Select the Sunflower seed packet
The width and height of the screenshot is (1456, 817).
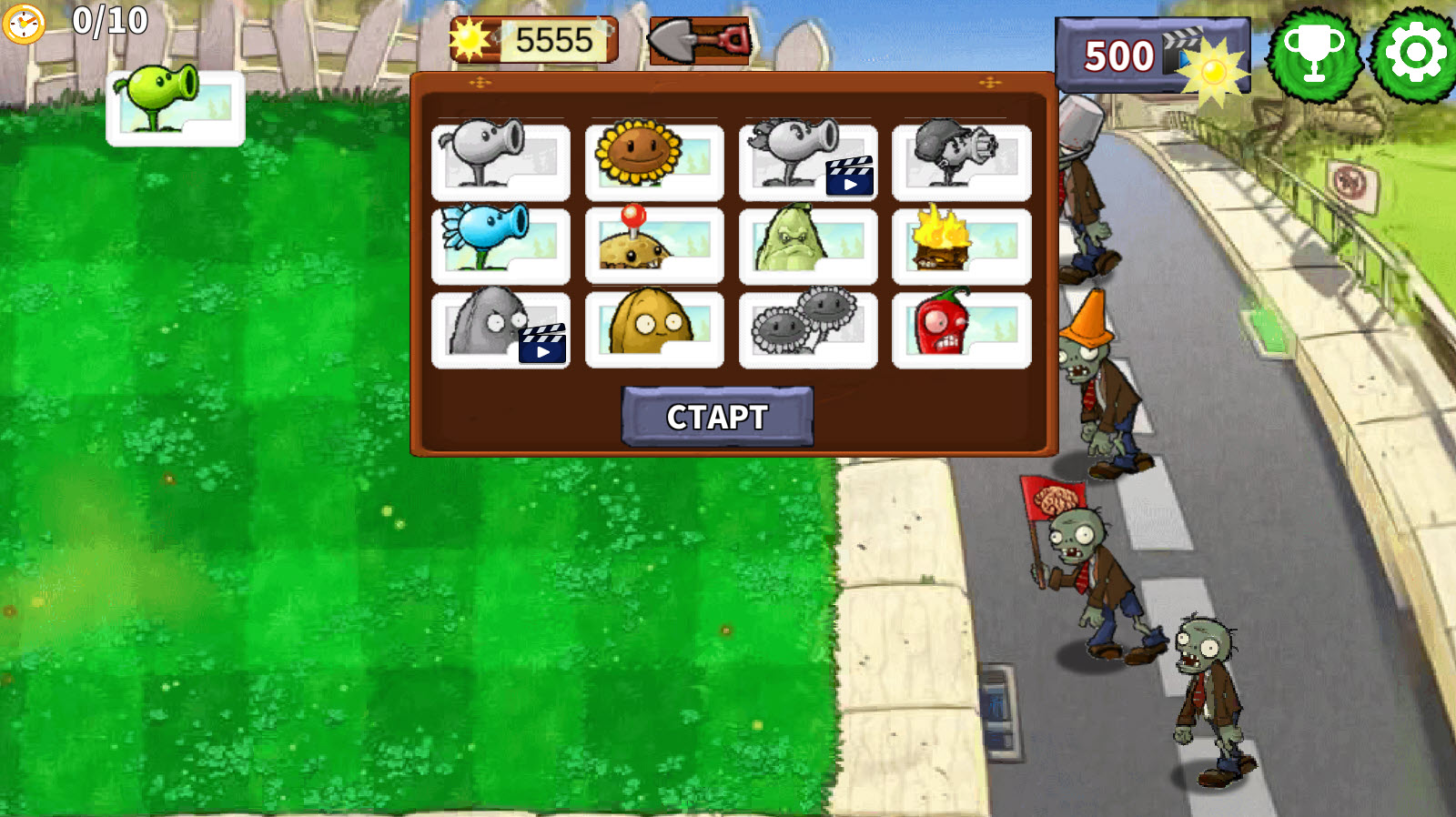[x=655, y=162]
